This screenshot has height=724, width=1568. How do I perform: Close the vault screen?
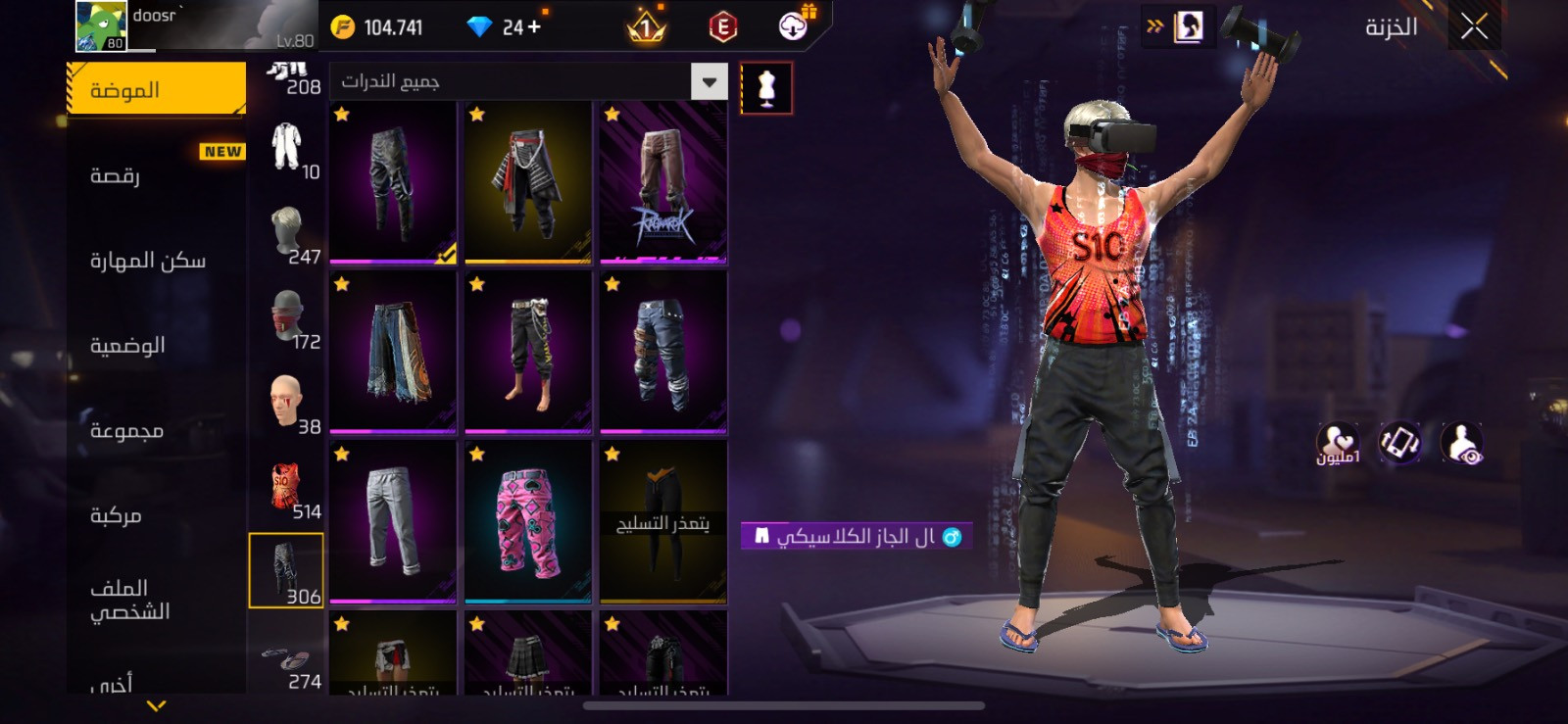tap(1474, 26)
